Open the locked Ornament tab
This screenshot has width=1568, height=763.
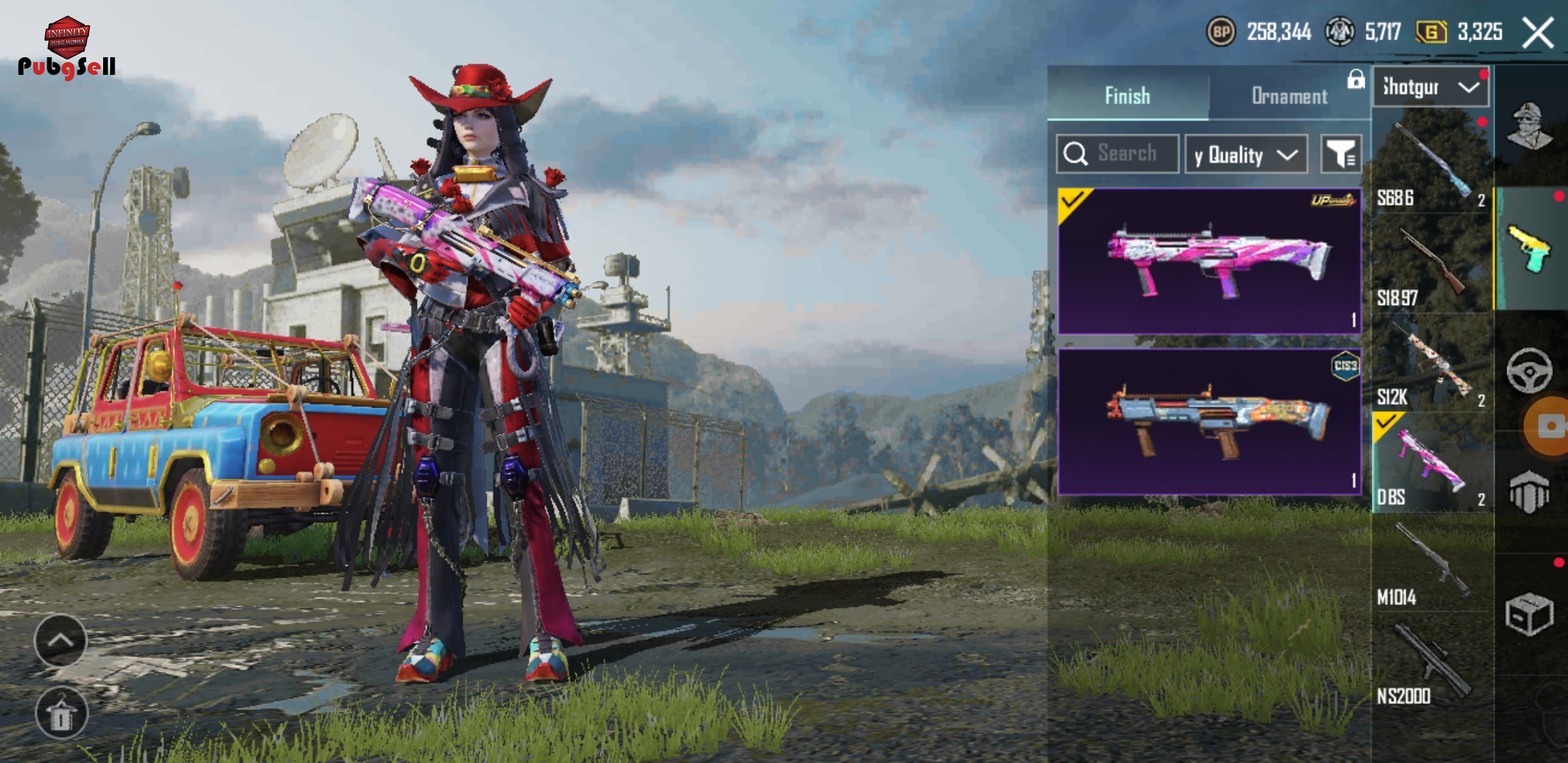(1290, 95)
